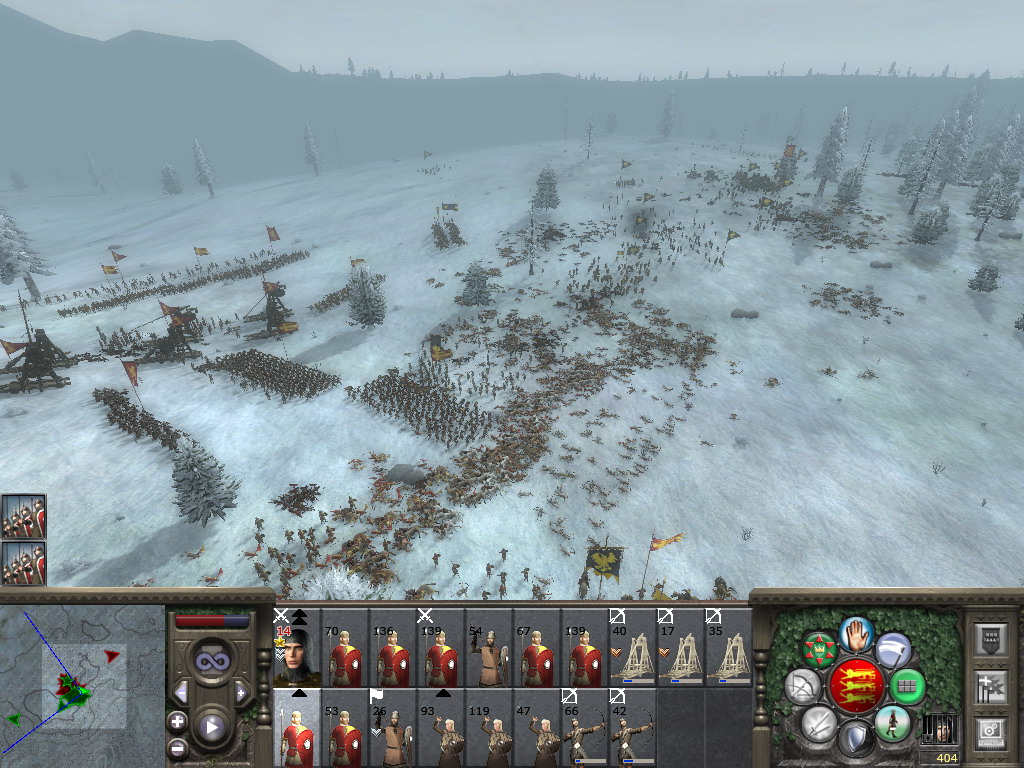Click the red English lions faction emblem
The height and width of the screenshot is (768, 1024).
(856, 686)
